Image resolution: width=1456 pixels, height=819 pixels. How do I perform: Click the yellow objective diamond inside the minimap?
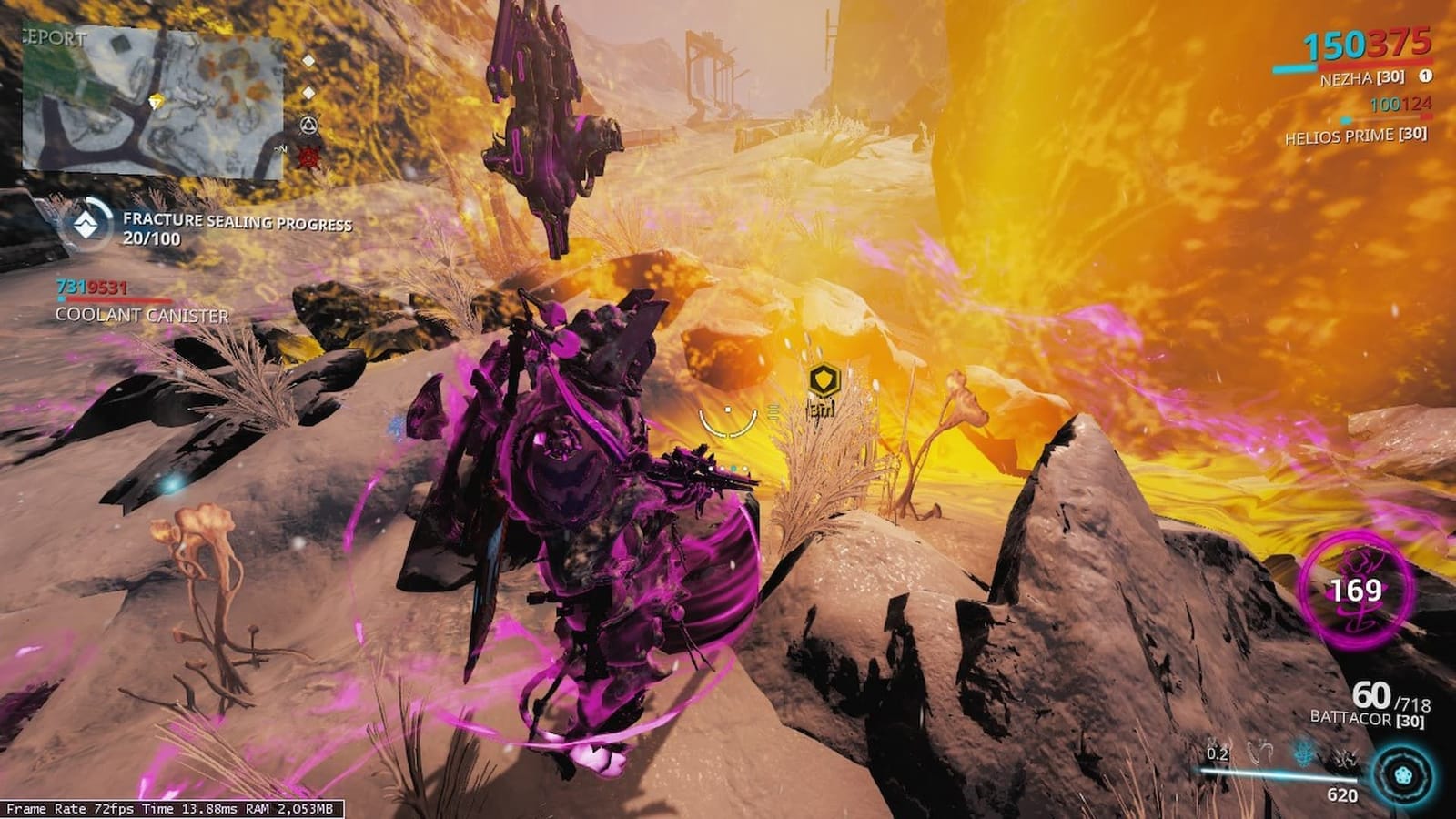click(155, 98)
